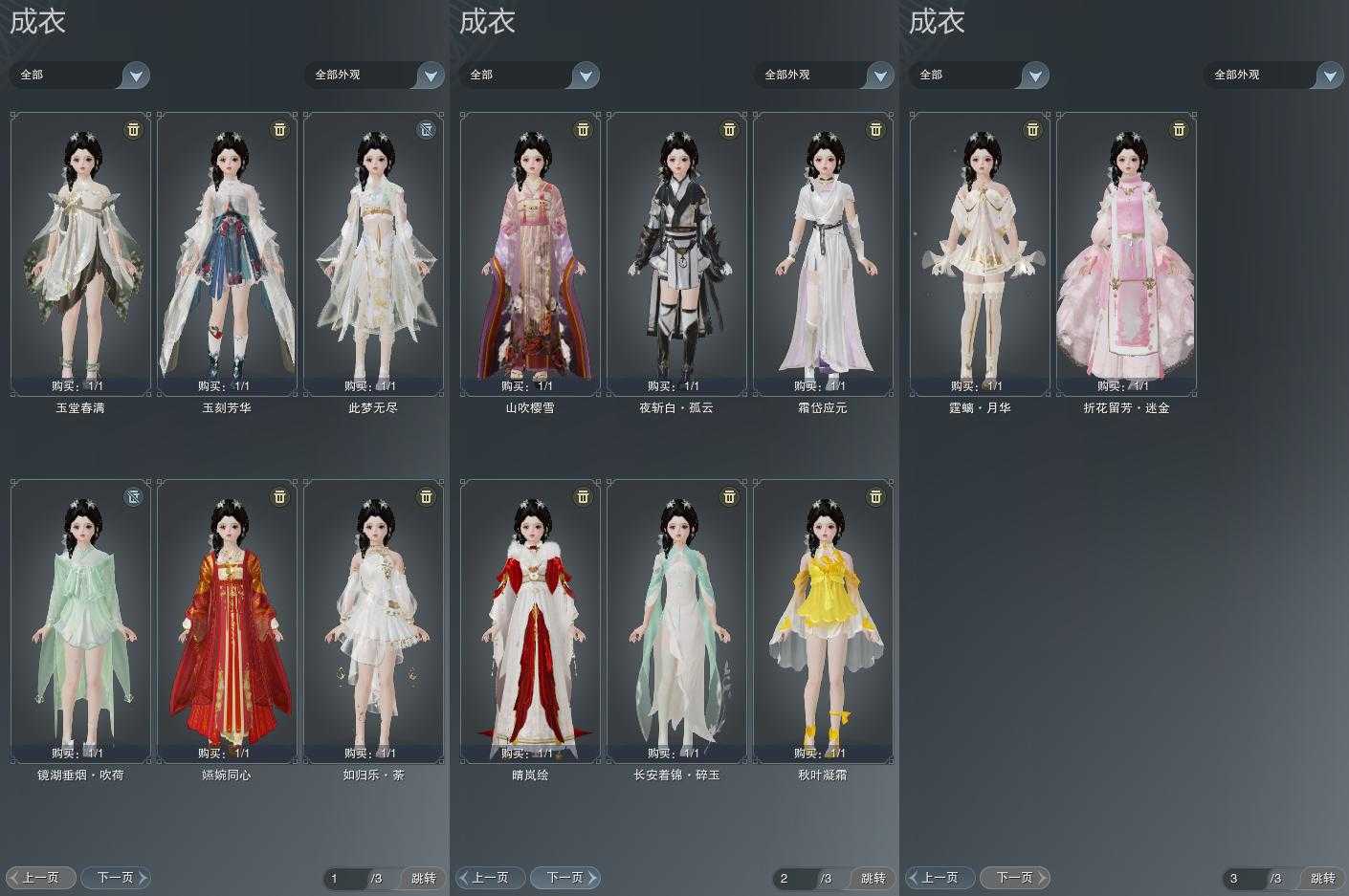
Task: Choose the pink 折花留芳·迷金 outfit
Action: (1126, 253)
